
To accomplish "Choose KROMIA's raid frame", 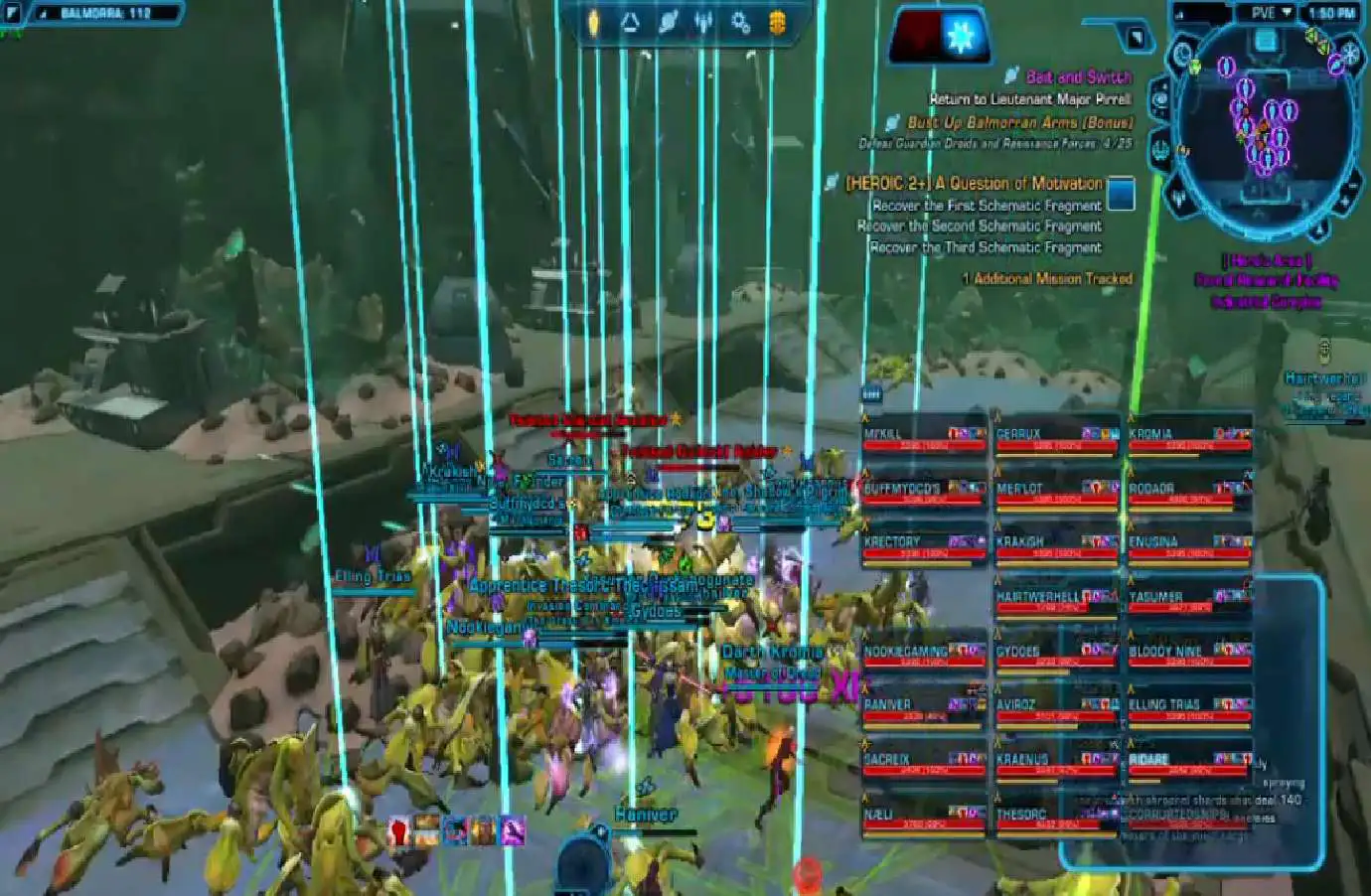I will coord(1189,439).
